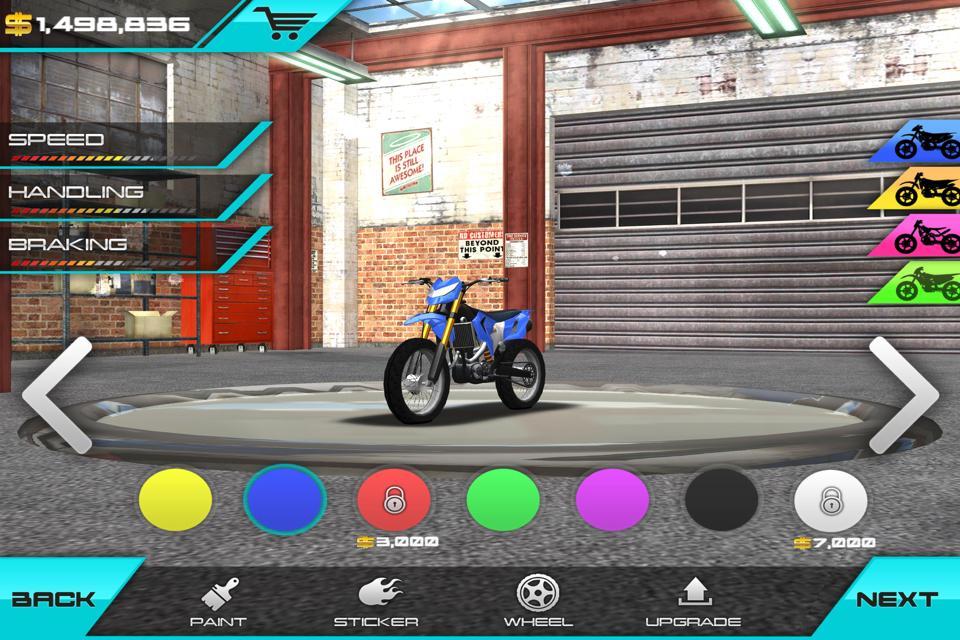Screen dimensions: 960x640
Task: Select the black paint swatch
Action: 721,499
